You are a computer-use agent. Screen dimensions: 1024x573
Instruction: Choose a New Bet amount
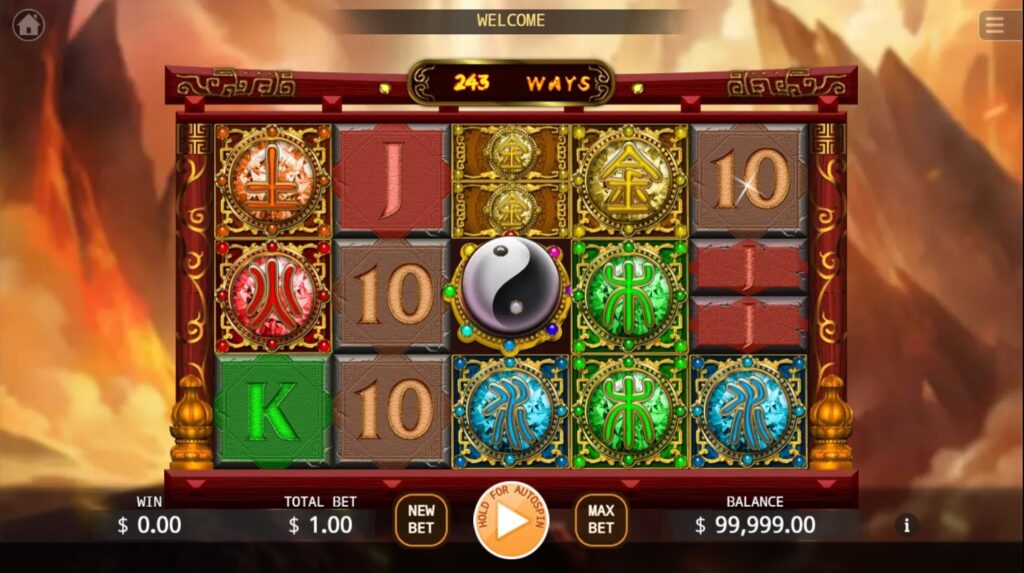[421, 519]
